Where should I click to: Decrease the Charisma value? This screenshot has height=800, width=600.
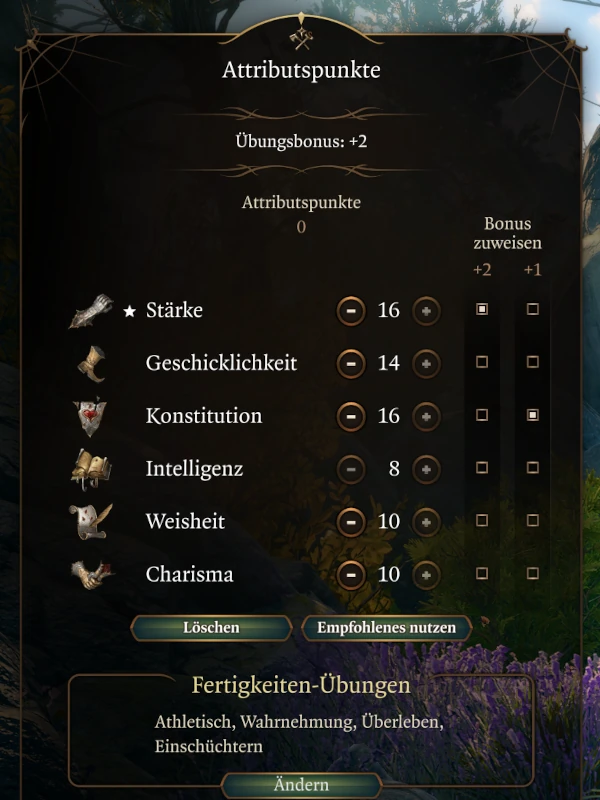tap(350, 574)
